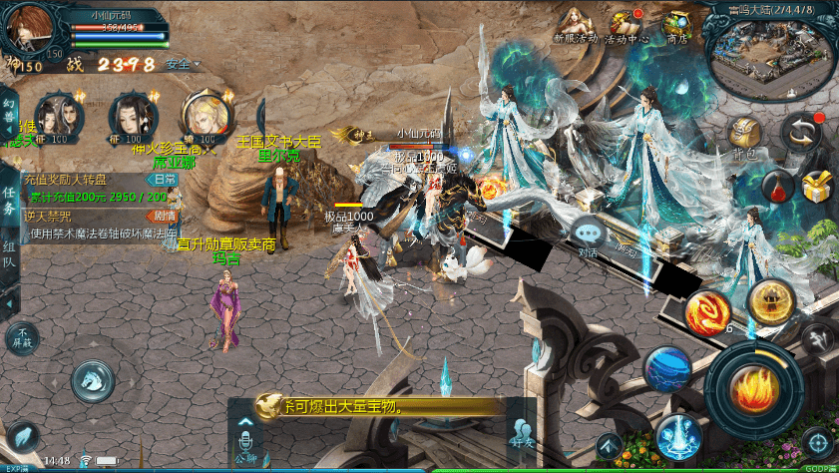Activate the golden helmet skill
This screenshot has width=839, height=473.
click(x=771, y=301)
